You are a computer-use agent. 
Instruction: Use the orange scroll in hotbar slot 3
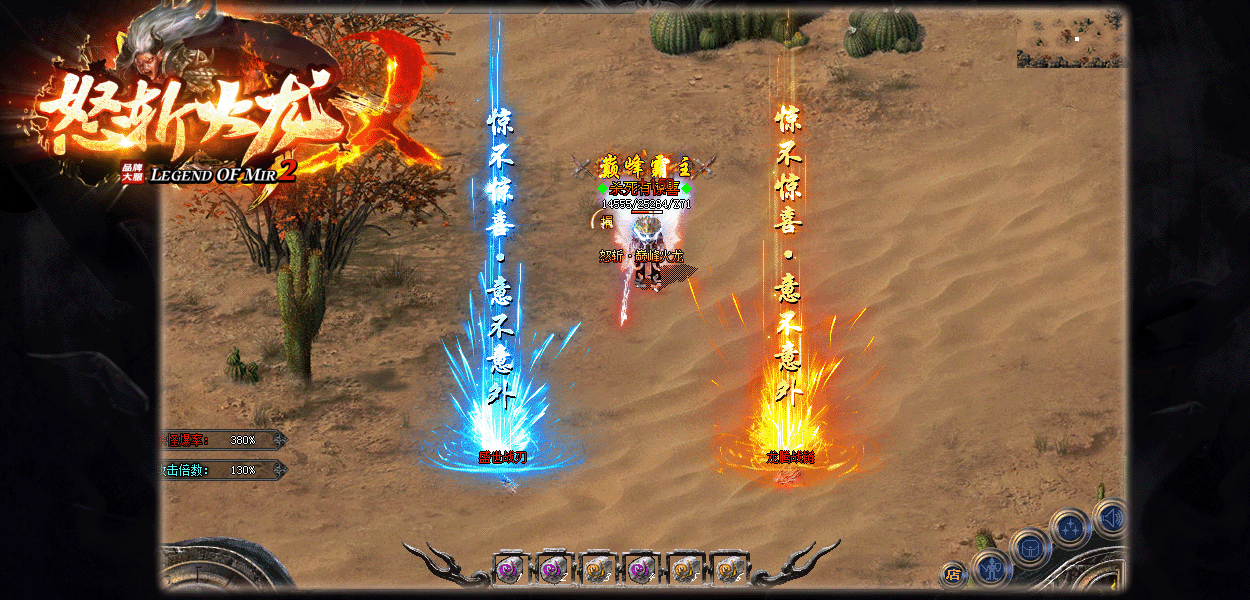coord(596,569)
